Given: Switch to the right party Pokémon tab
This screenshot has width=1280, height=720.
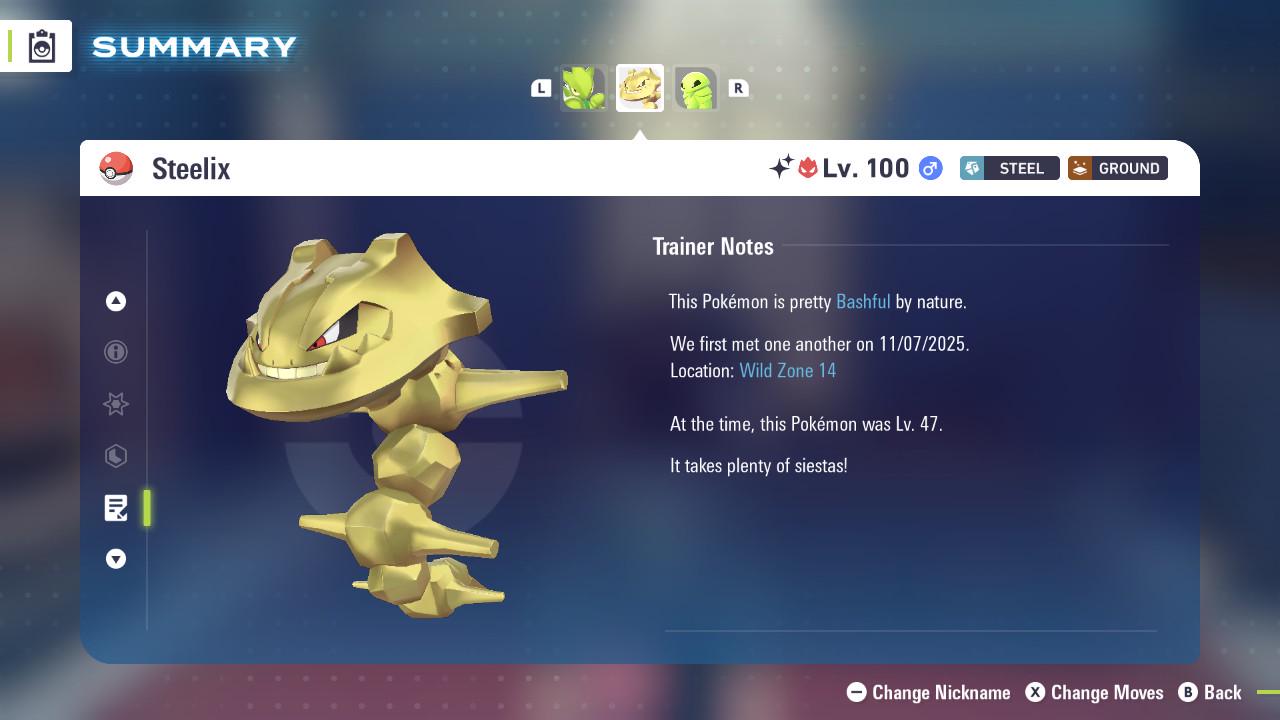Looking at the screenshot, I should pos(696,87).
